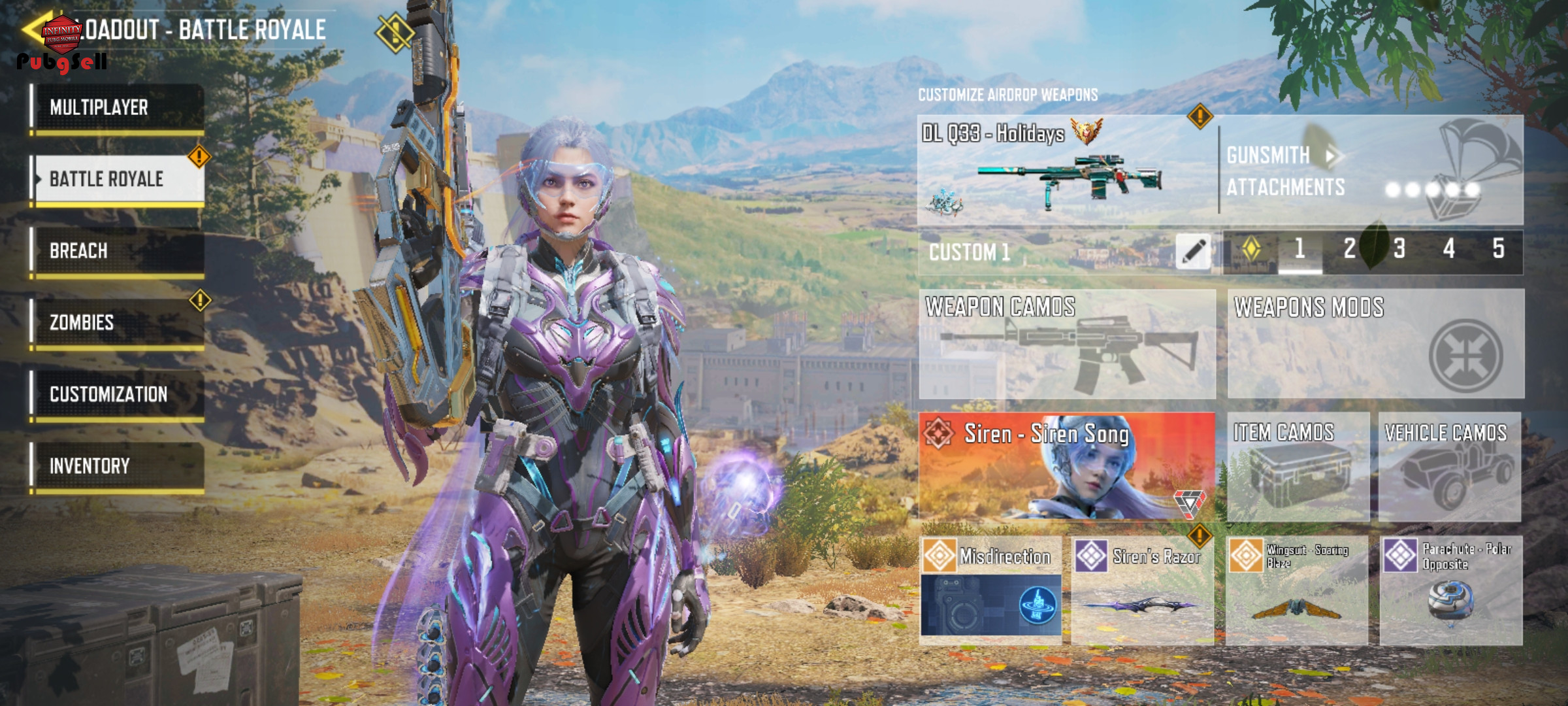The height and width of the screenshot is (706, 1568).
Task: Open Item Camos
Action: click(x=1298, y=466)
